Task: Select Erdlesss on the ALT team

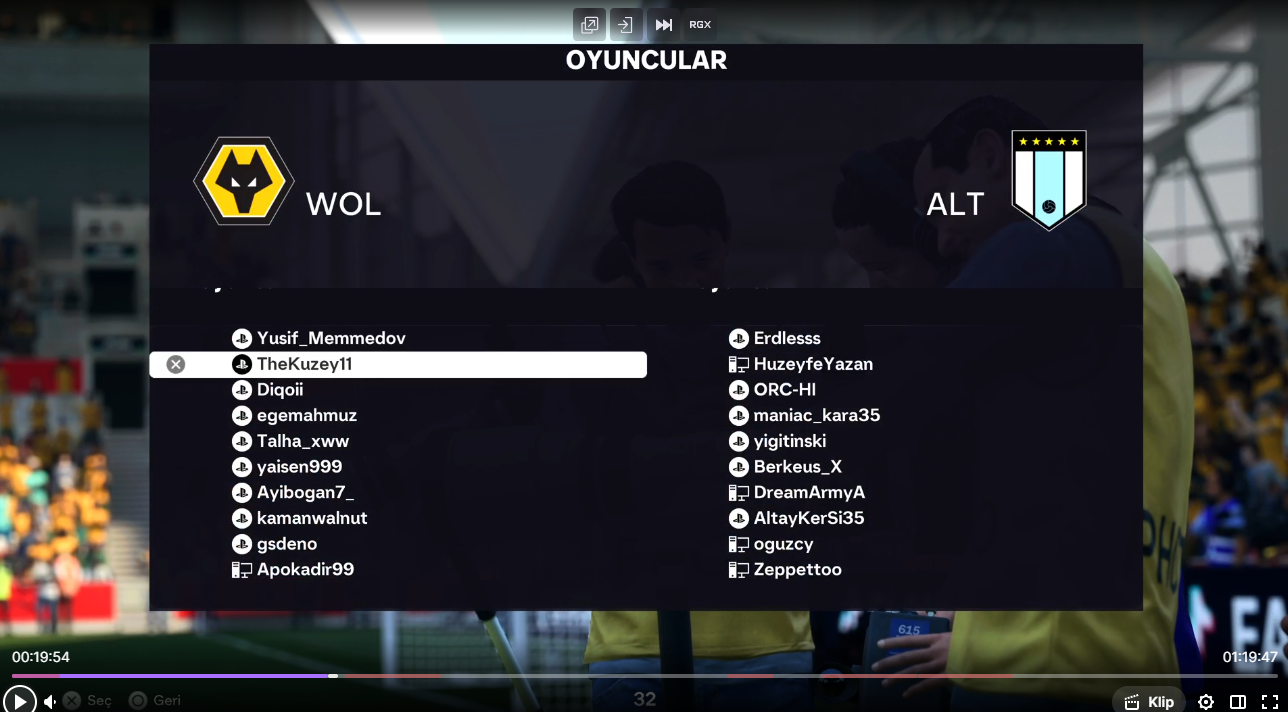Action: (786, 339)
